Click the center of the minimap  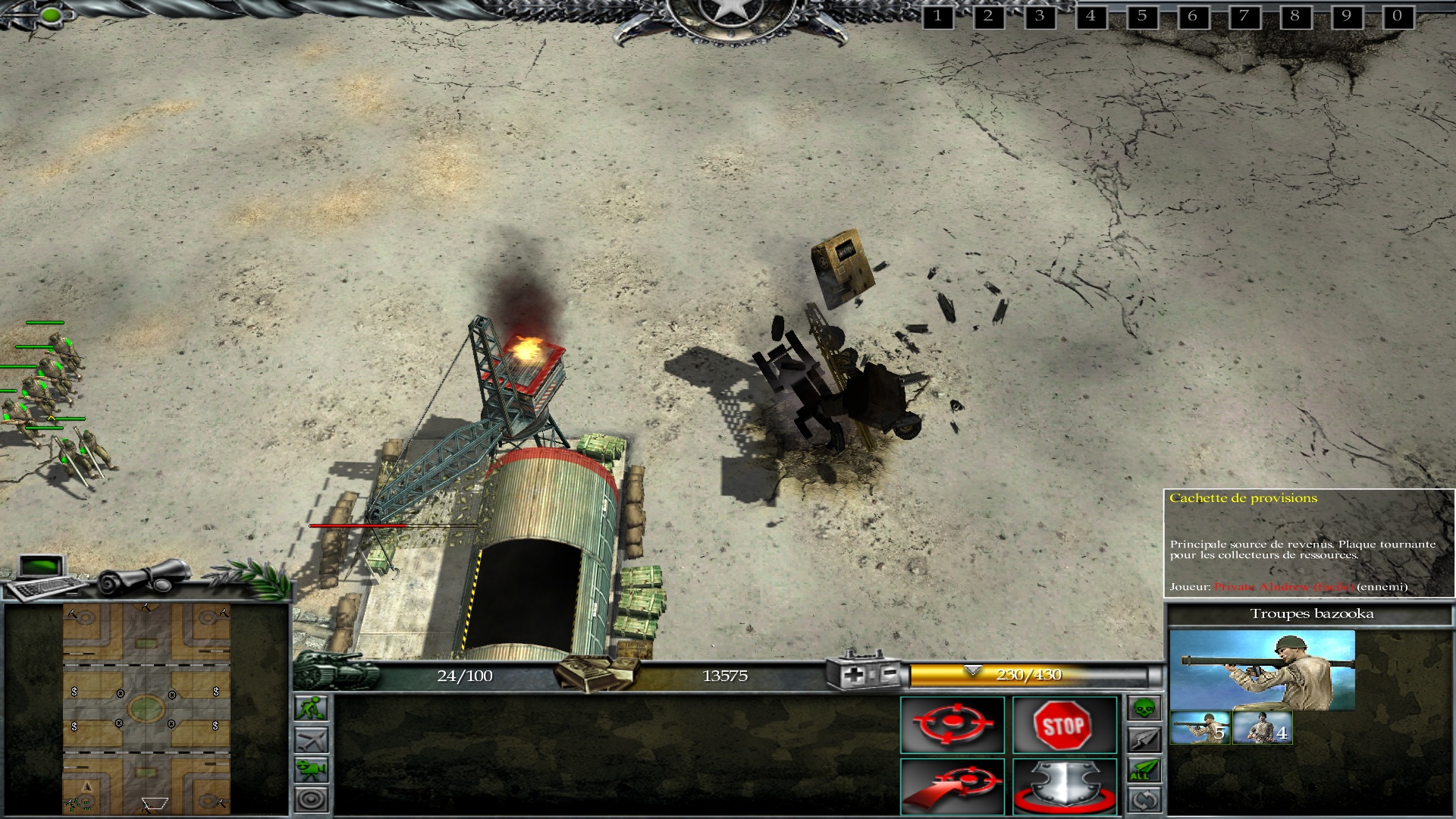point(146,709)
